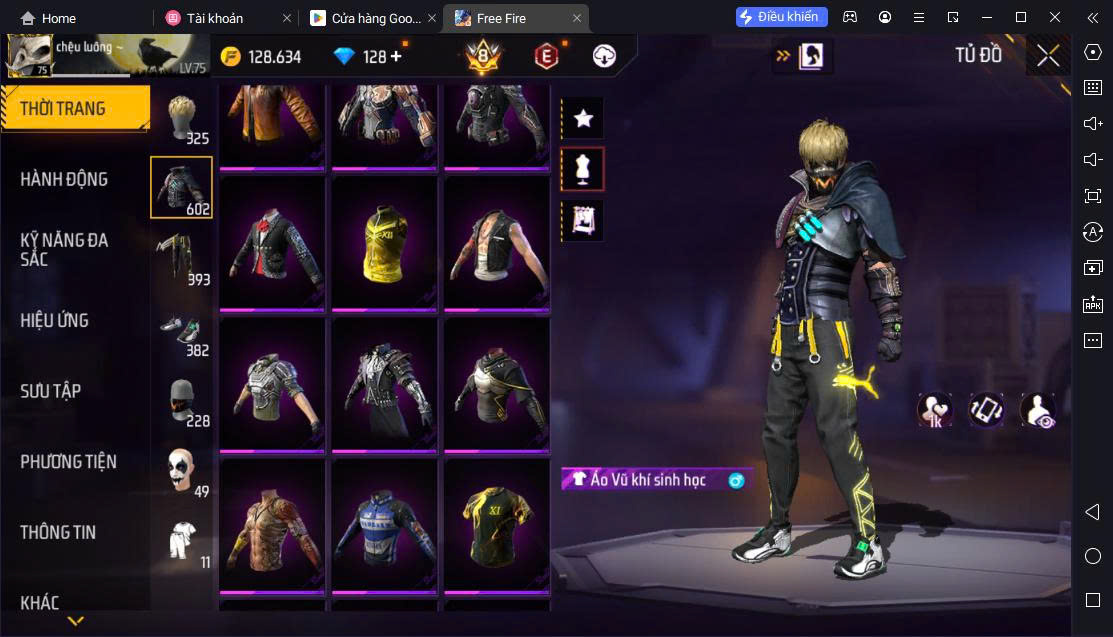Add diamonds with the plus button

click(396, 56)
